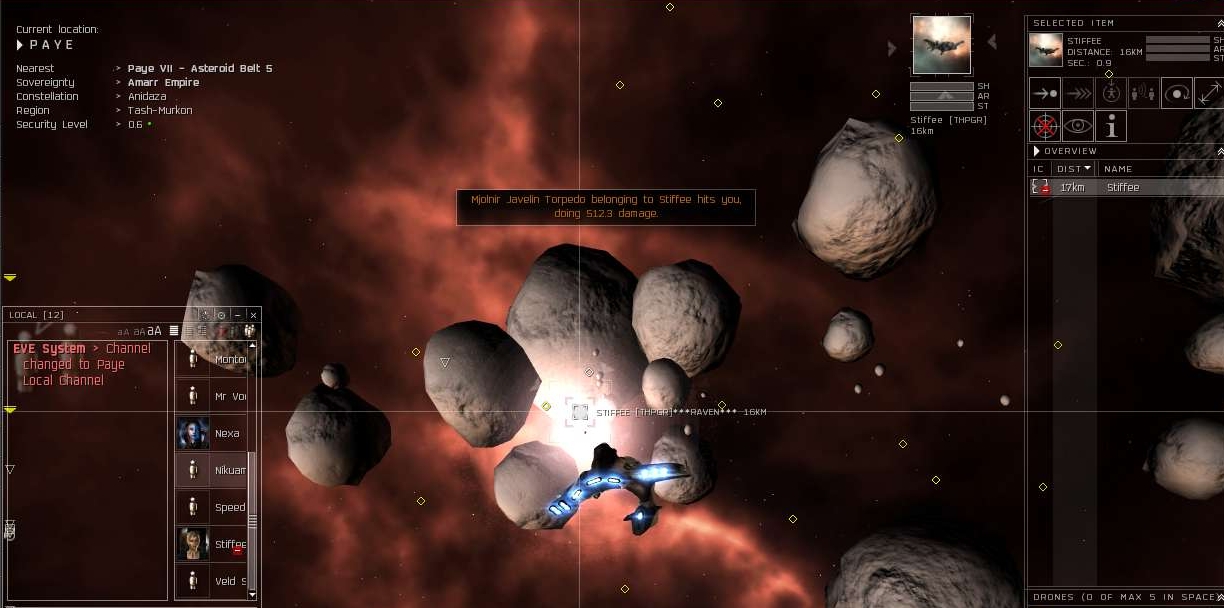
Task: Select Stiffee's row in the Overview list
Action: (x=1124, y=187)
